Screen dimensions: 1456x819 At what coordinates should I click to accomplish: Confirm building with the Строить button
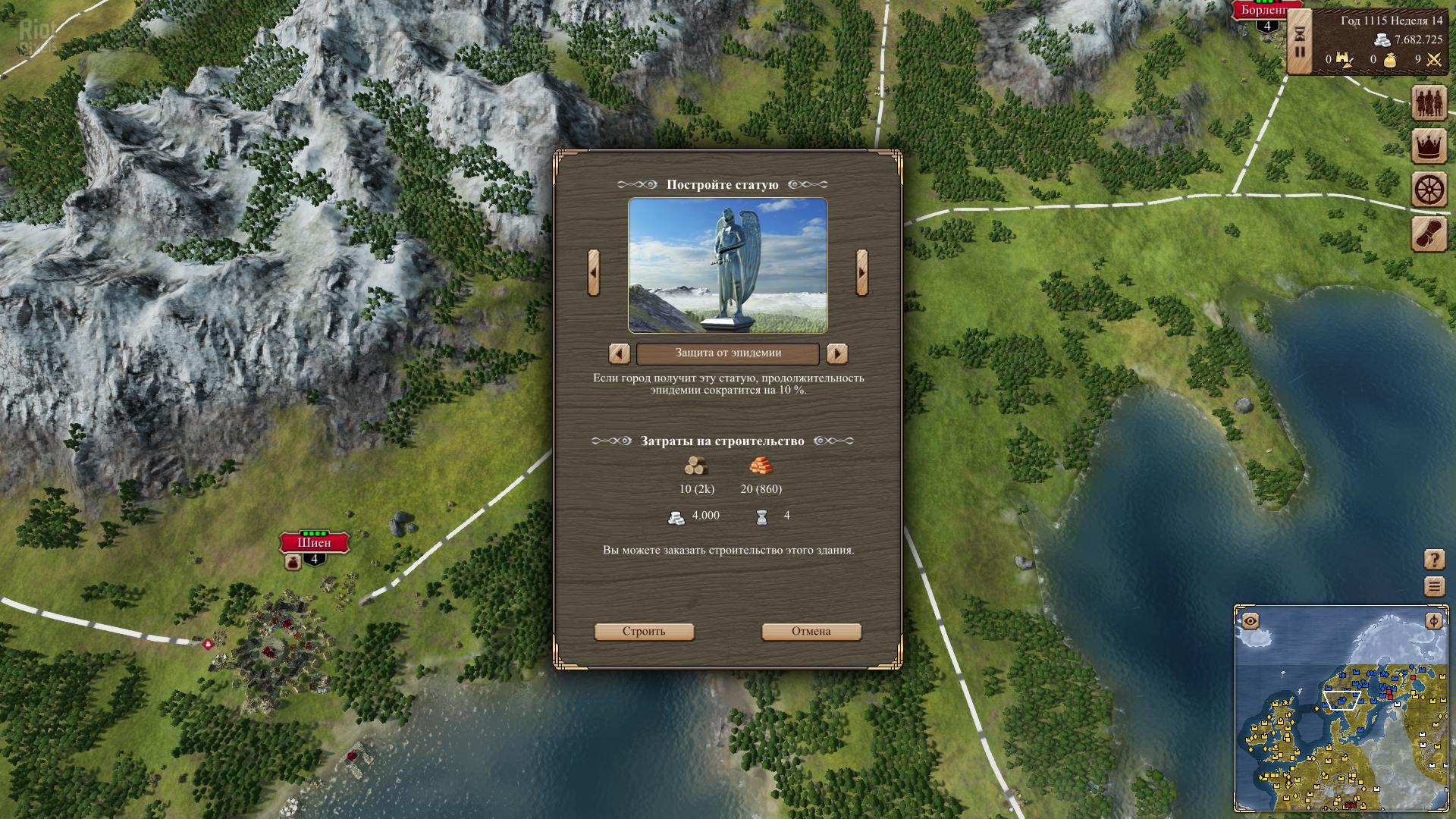644,632
